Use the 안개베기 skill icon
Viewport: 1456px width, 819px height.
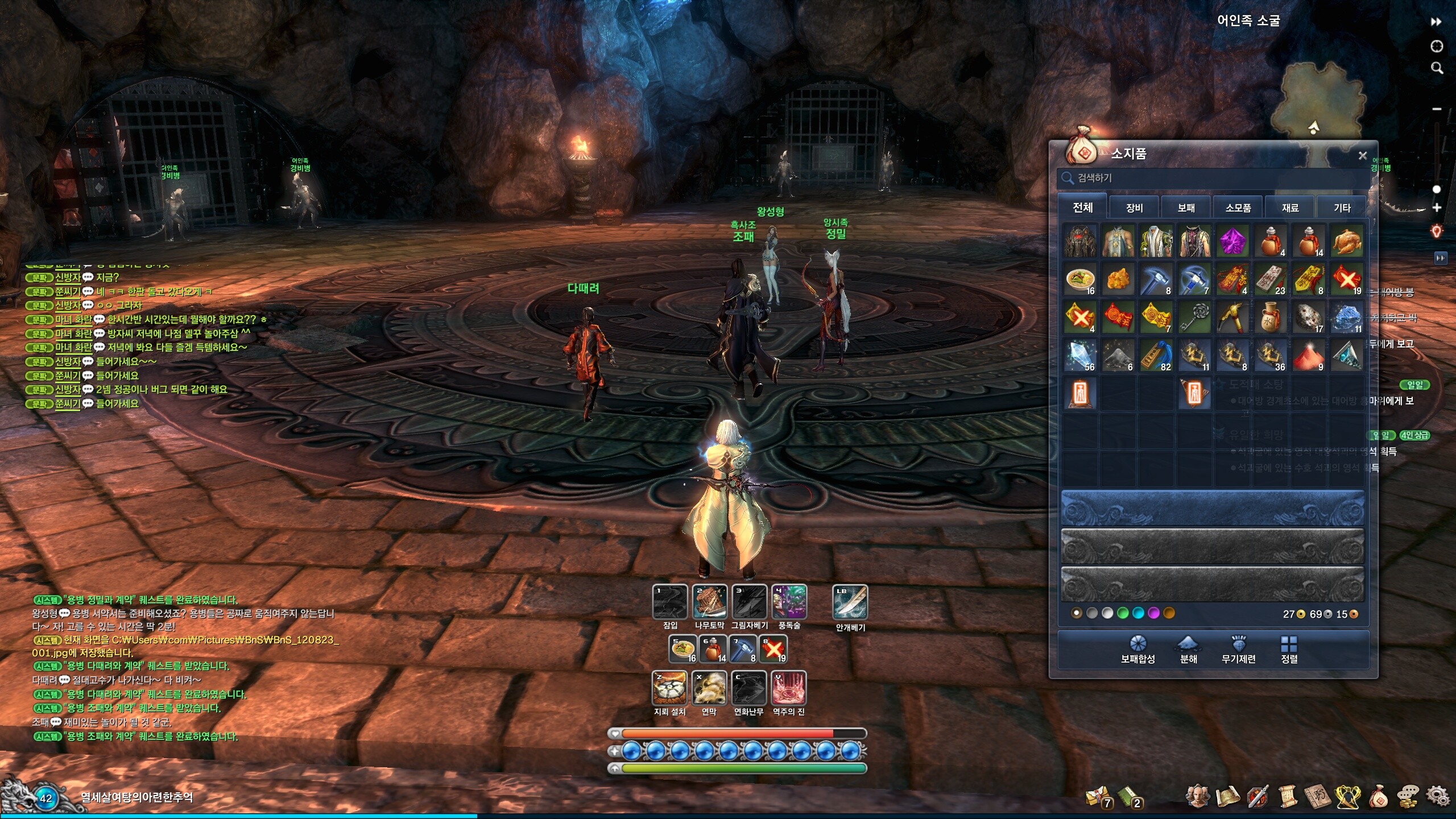[x=850, y=602]
